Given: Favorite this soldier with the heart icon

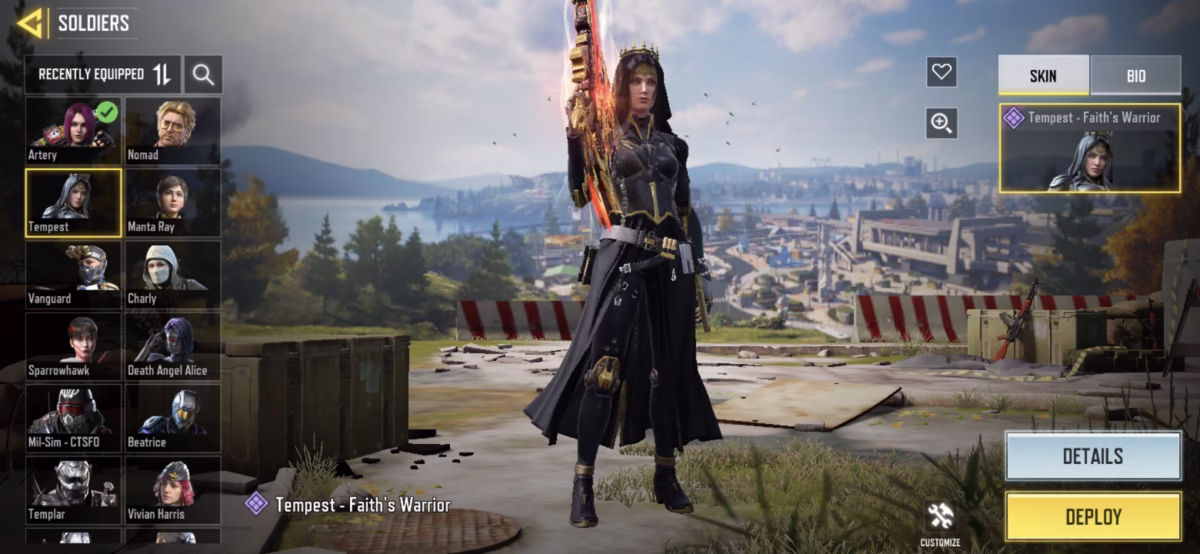Looking at the screenshot, I should coord(941,72).
